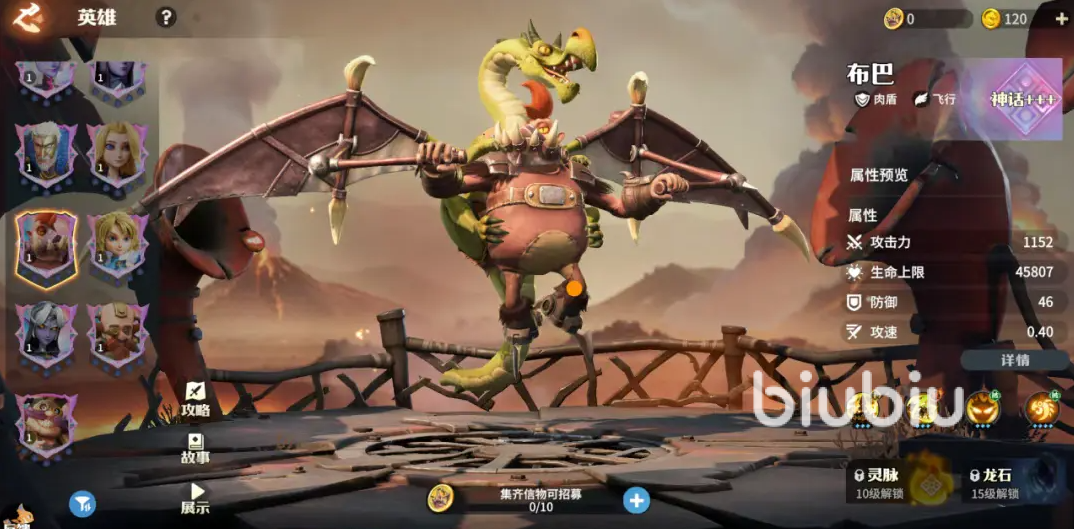The image size is (1074, 529).
Task: Go back using the top-left arrow
Action: click(x=29, y=18)
